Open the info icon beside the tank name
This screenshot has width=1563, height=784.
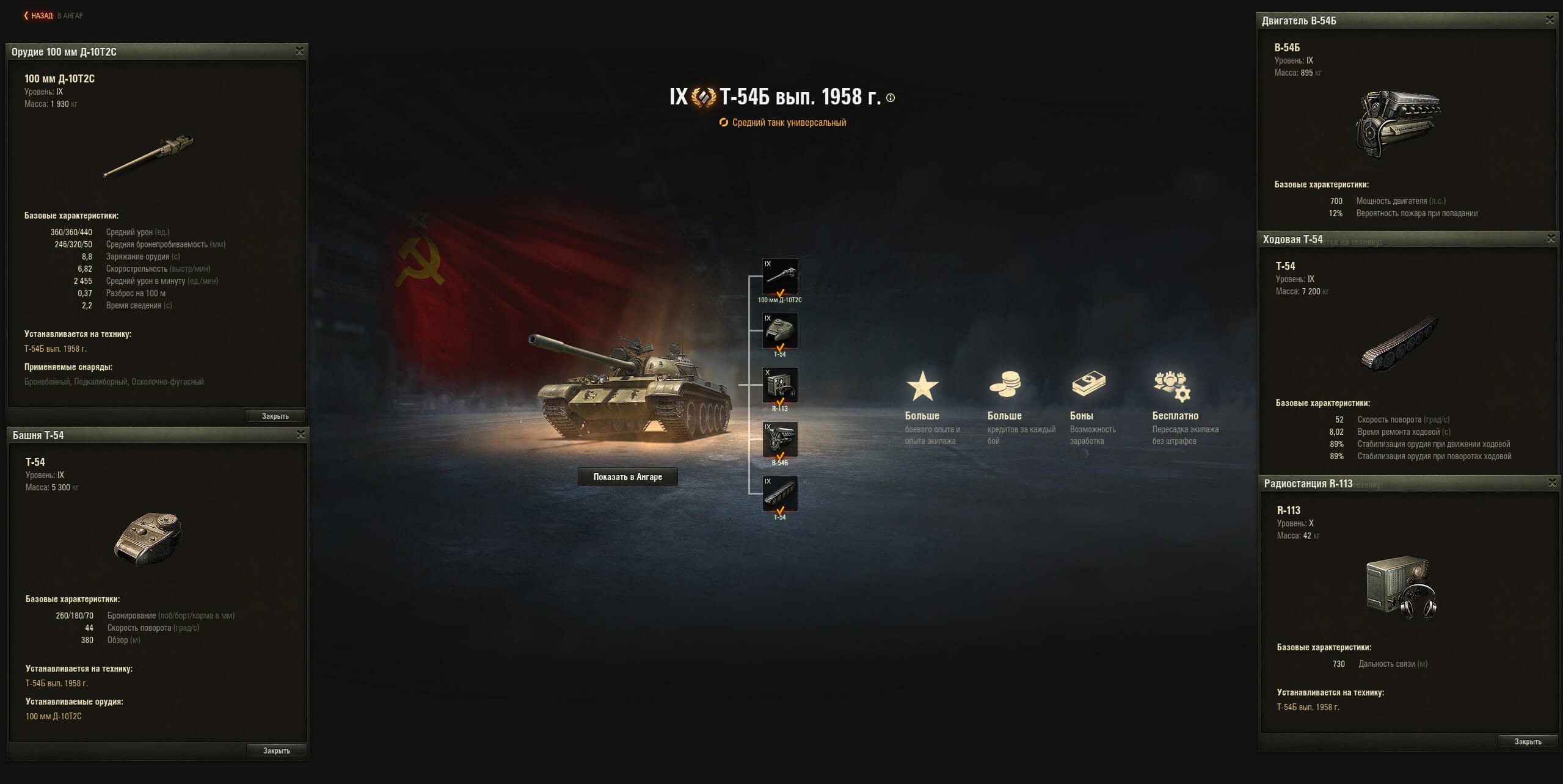891,98
